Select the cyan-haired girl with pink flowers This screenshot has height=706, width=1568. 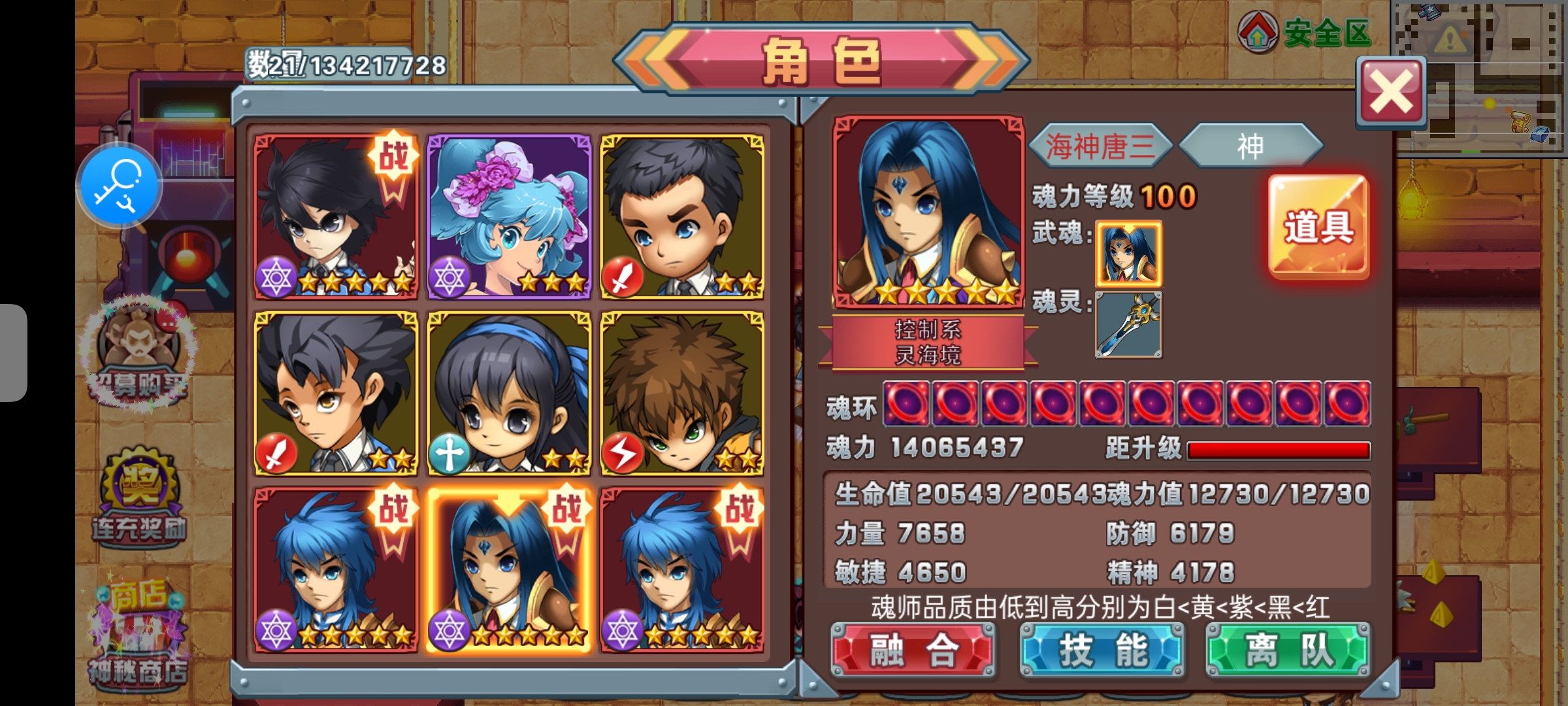point(509,217)
